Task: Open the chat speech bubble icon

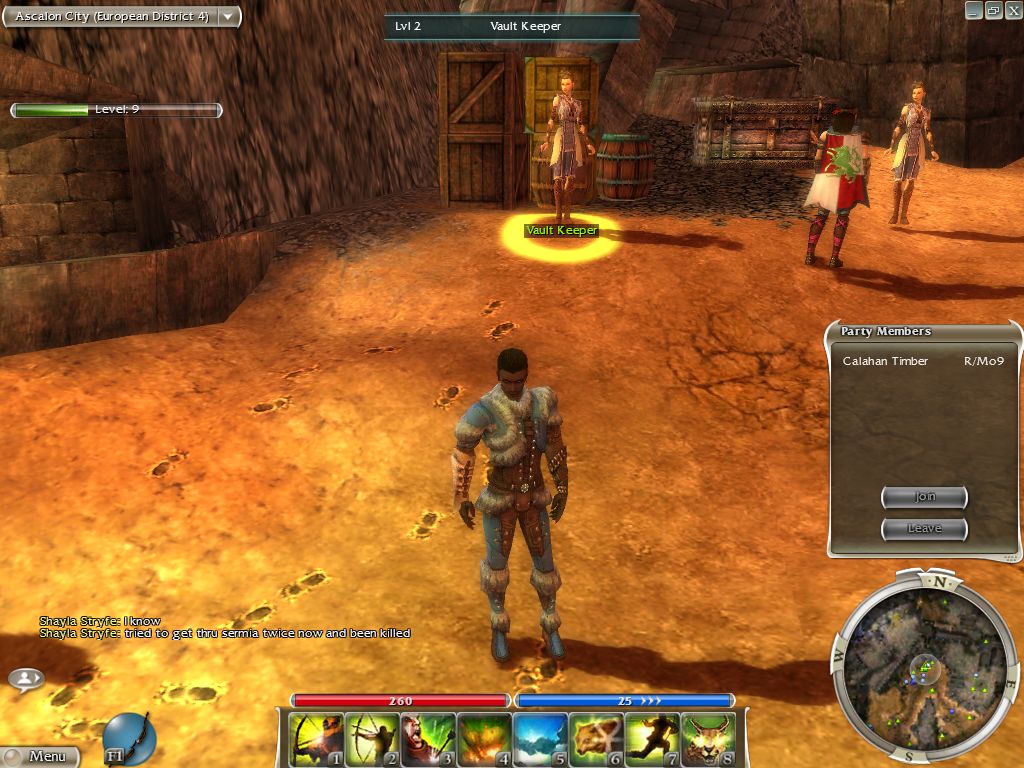Action: [26, 679]
